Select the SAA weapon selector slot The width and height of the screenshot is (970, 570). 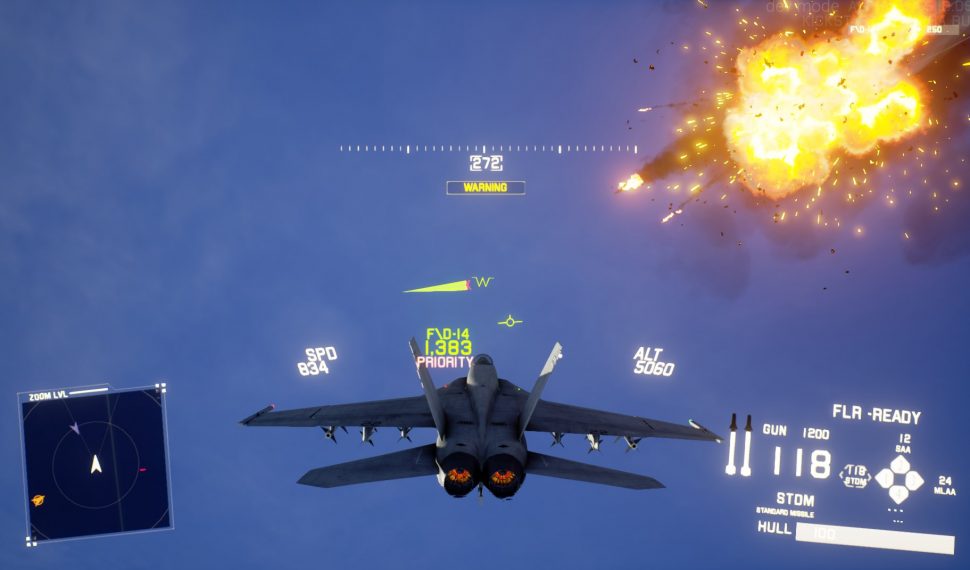coord(900,464)
